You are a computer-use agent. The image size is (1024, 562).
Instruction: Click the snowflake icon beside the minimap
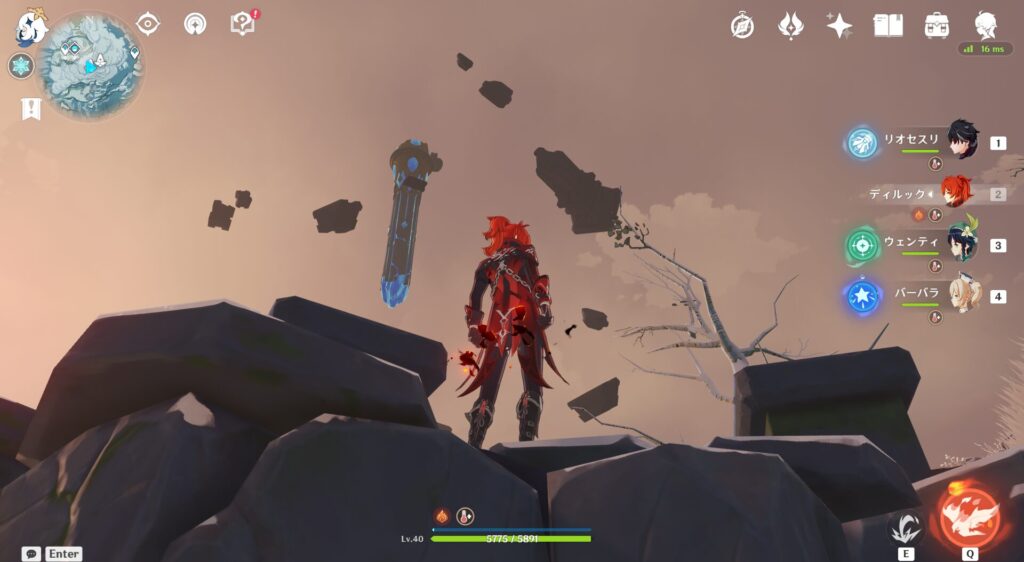(x=20, y=67)
